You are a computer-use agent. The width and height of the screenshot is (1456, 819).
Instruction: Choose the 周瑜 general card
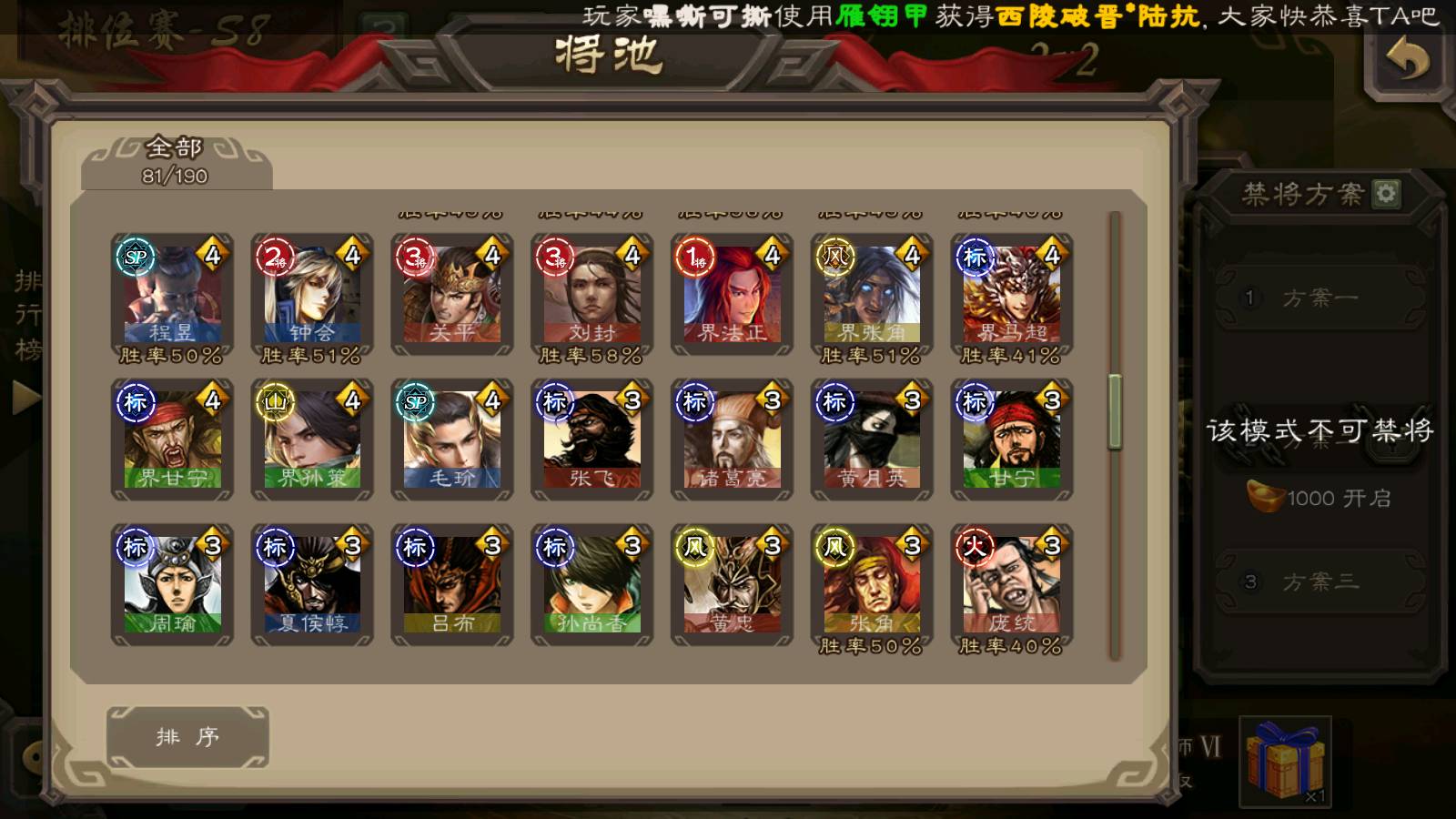[x=172, y=584]
